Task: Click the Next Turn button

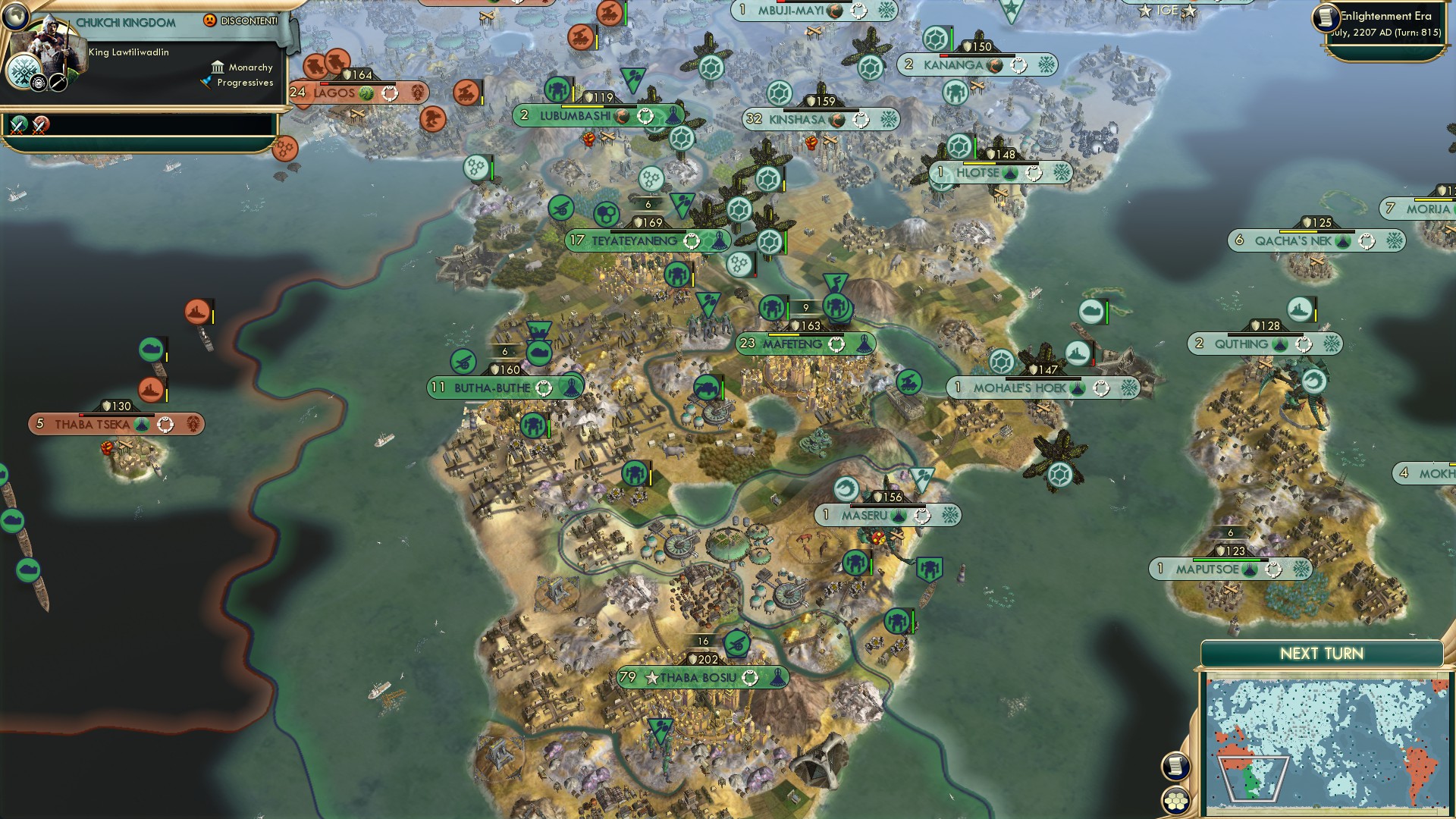Action: click(x=1323, y=651)
